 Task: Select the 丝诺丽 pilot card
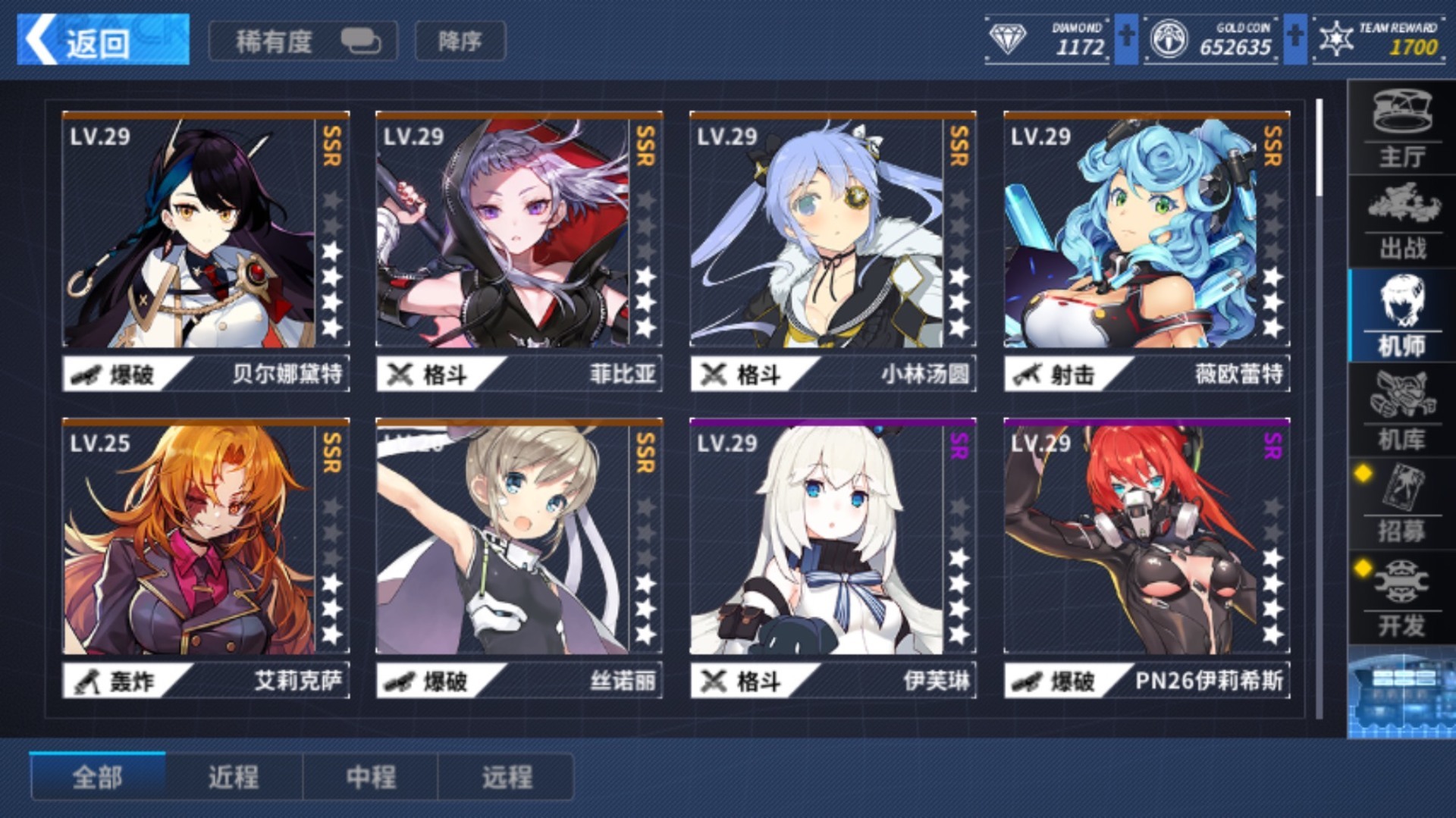coord(519,557)
